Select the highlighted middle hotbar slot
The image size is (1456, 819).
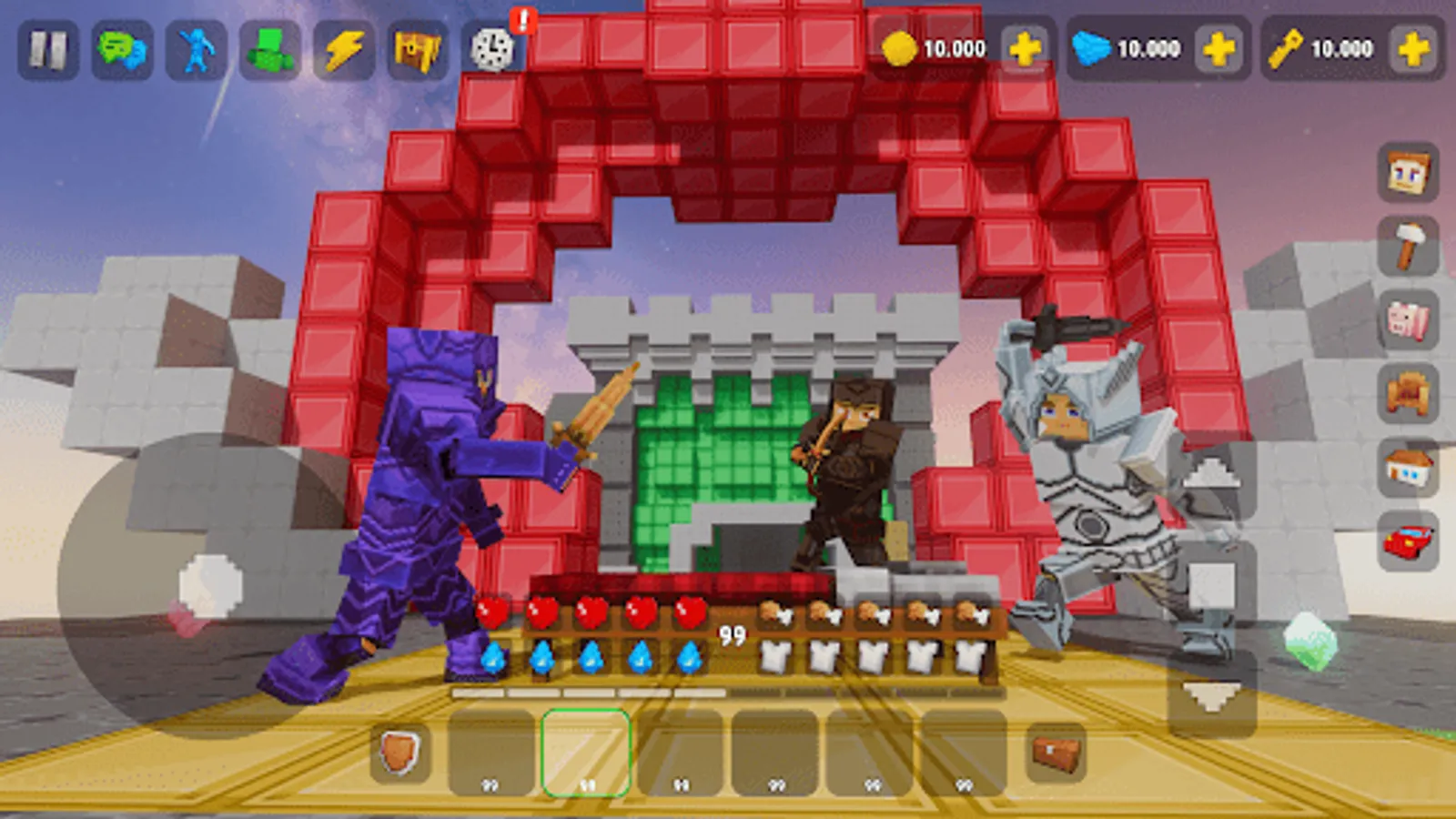click(587, 753)
